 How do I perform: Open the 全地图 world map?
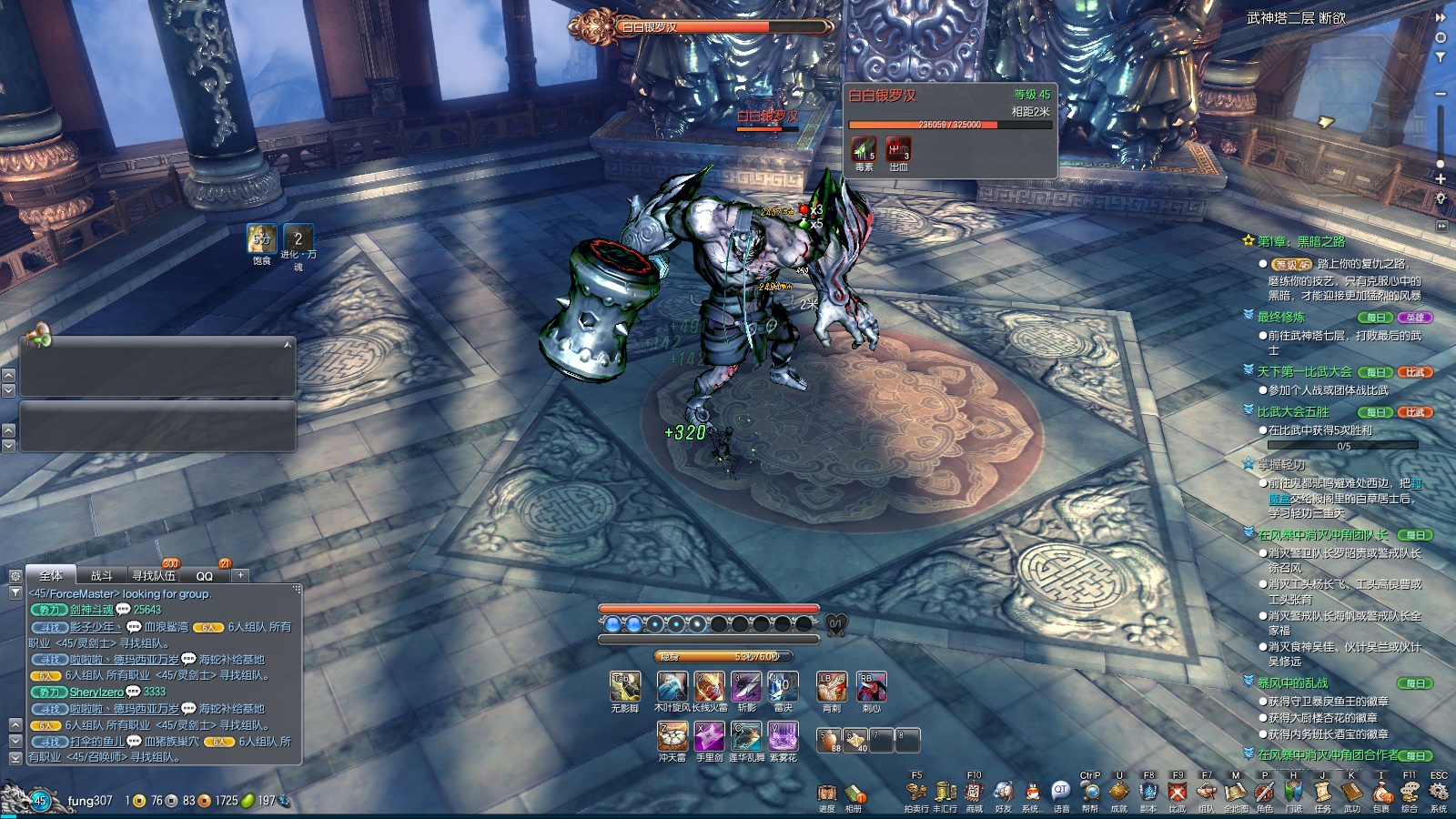point(1235,793)
